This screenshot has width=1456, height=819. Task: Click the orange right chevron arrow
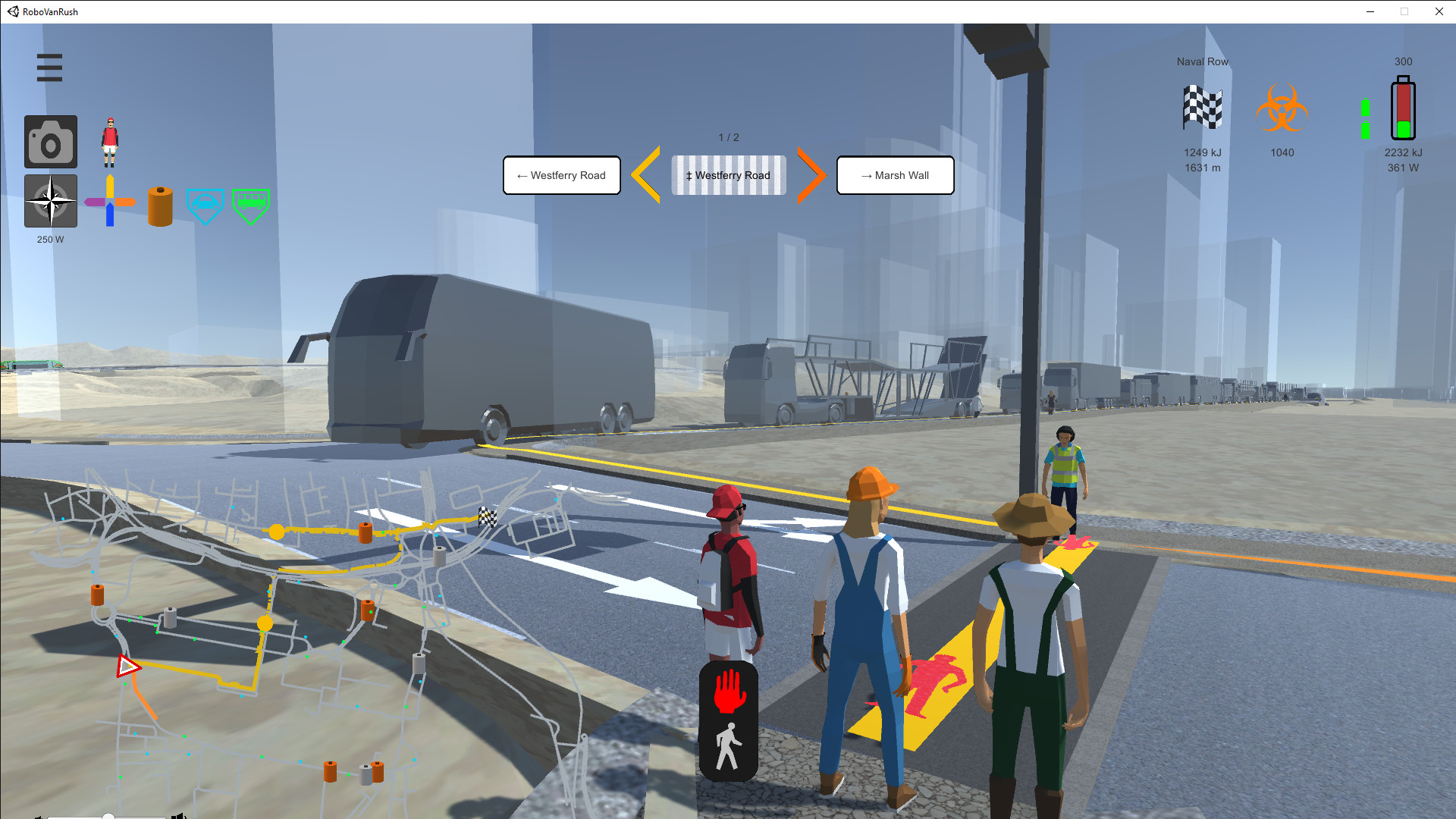811,175
